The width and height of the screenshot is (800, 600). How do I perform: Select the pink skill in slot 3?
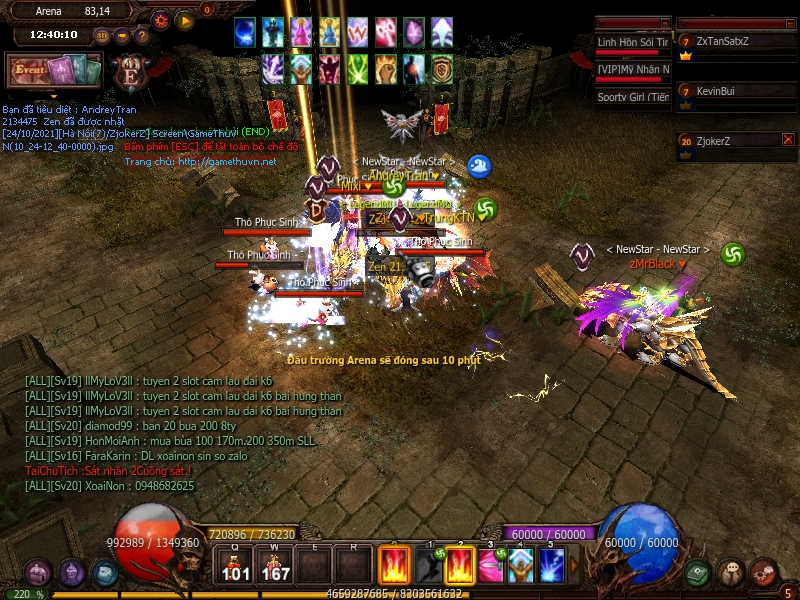(x=490, y=565)
